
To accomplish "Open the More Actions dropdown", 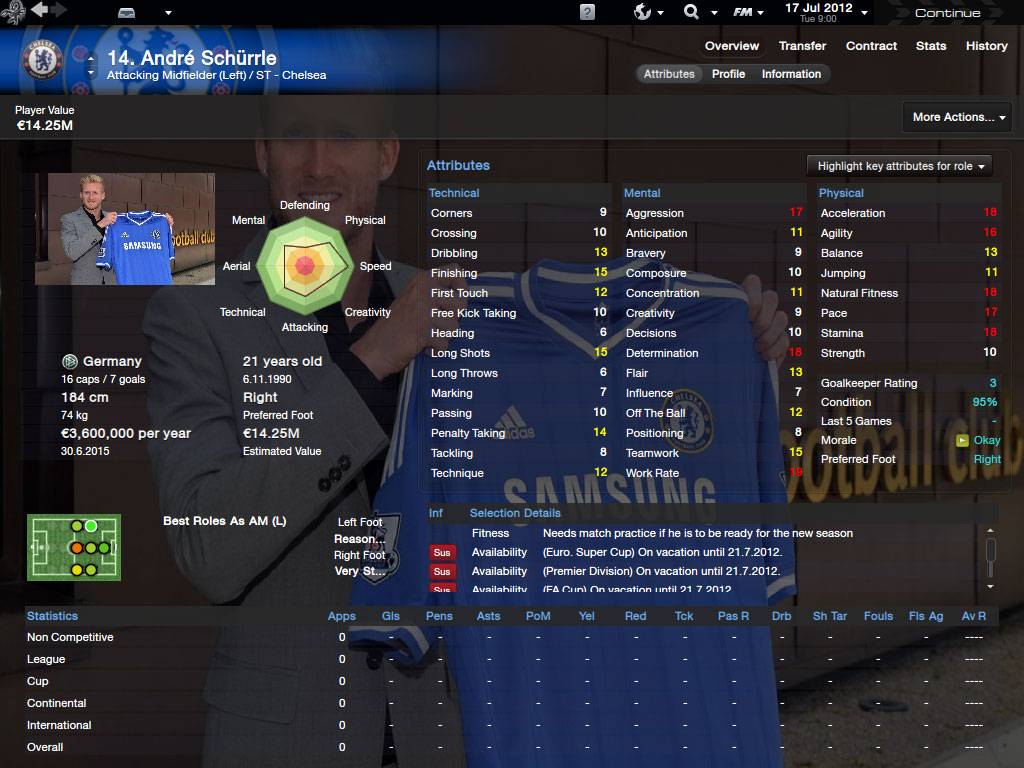I will point(957,117).
